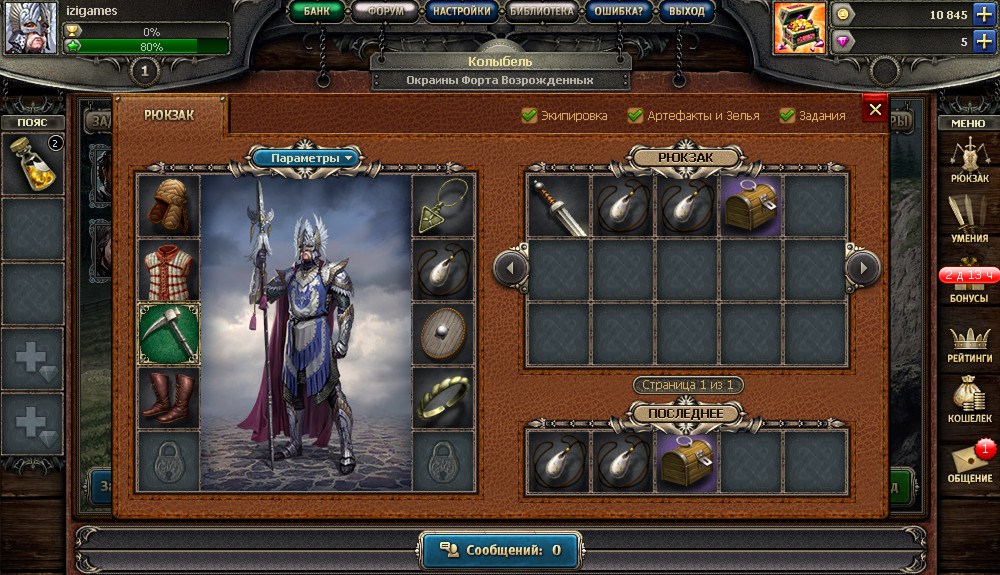Select the equipped leather boots
This screenshot has width=1000, height=575.
tap(169, 396)
